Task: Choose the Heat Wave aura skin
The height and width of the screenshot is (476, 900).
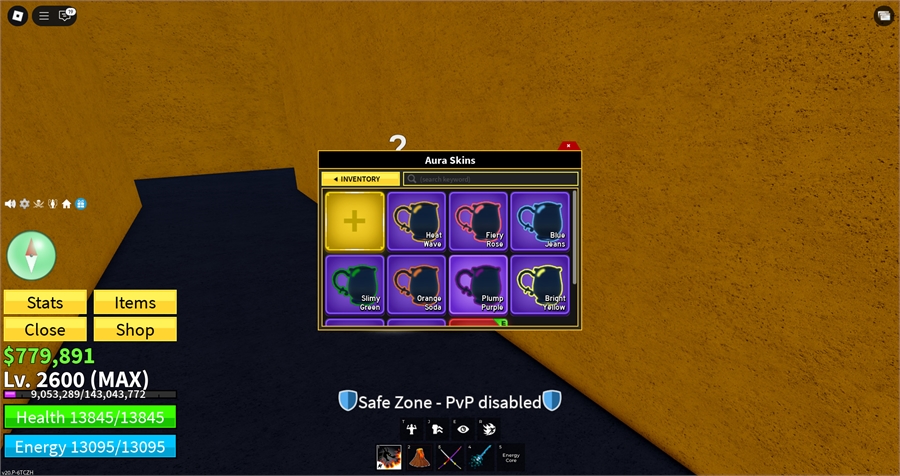Action: pyautogui.click(x=417, y=221)
